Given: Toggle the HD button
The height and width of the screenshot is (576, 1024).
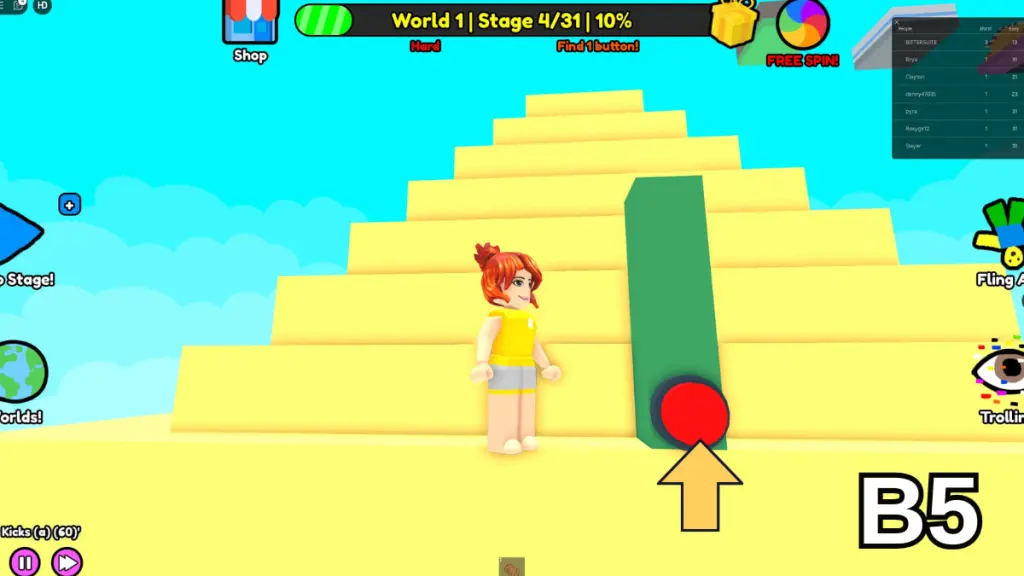Looking at the screenshot, I should 42,5.
